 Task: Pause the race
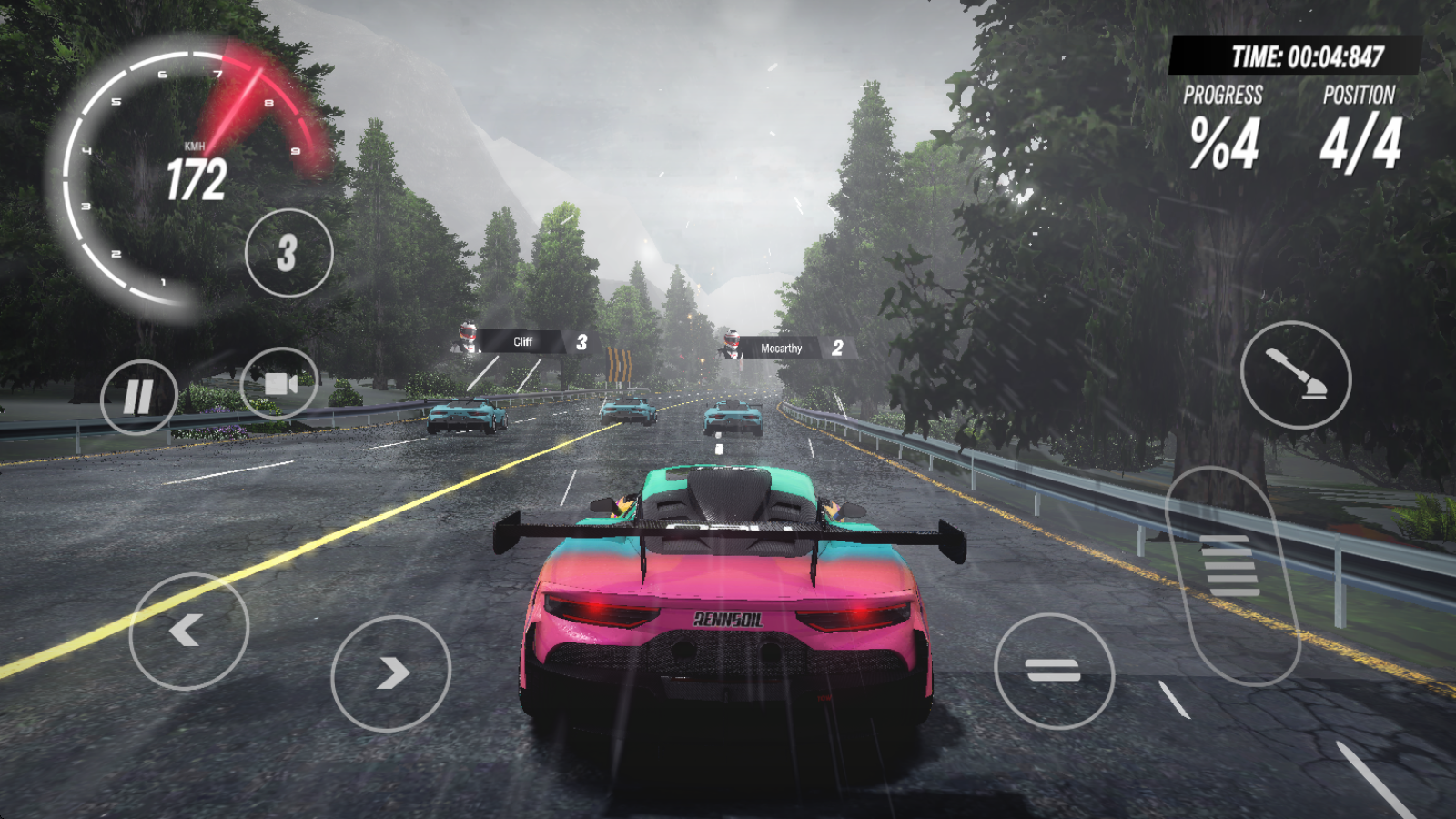tap(138, 397)
